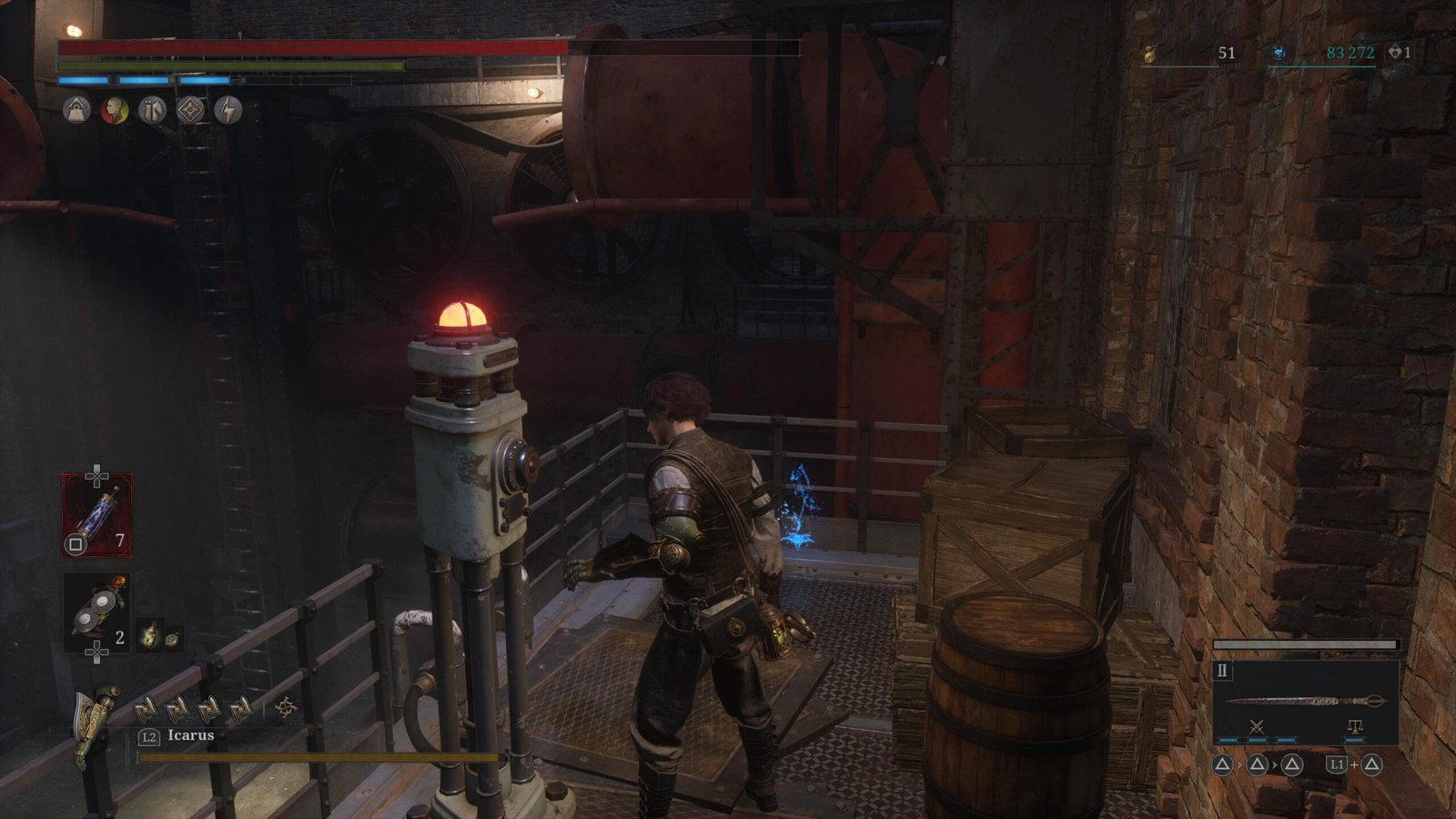The width and height of the screenshot is (1456, 819).
Task: Click the glowing lamp item icon
Action: [150, 635]
